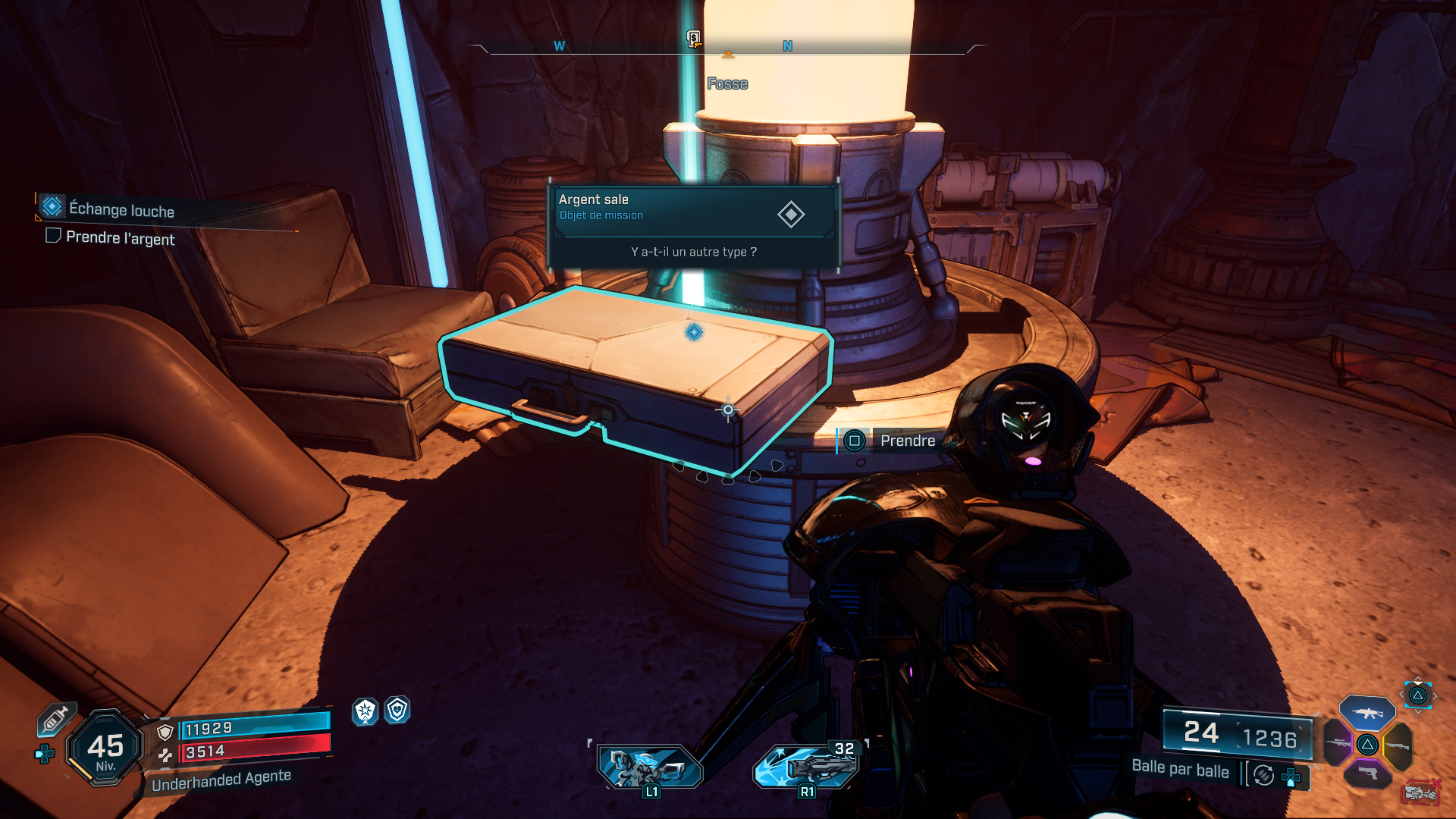The width and height of the screenshot is (1456, 819).
Task: Inspect the heart shield buff icon
Action: coord(397,710)
